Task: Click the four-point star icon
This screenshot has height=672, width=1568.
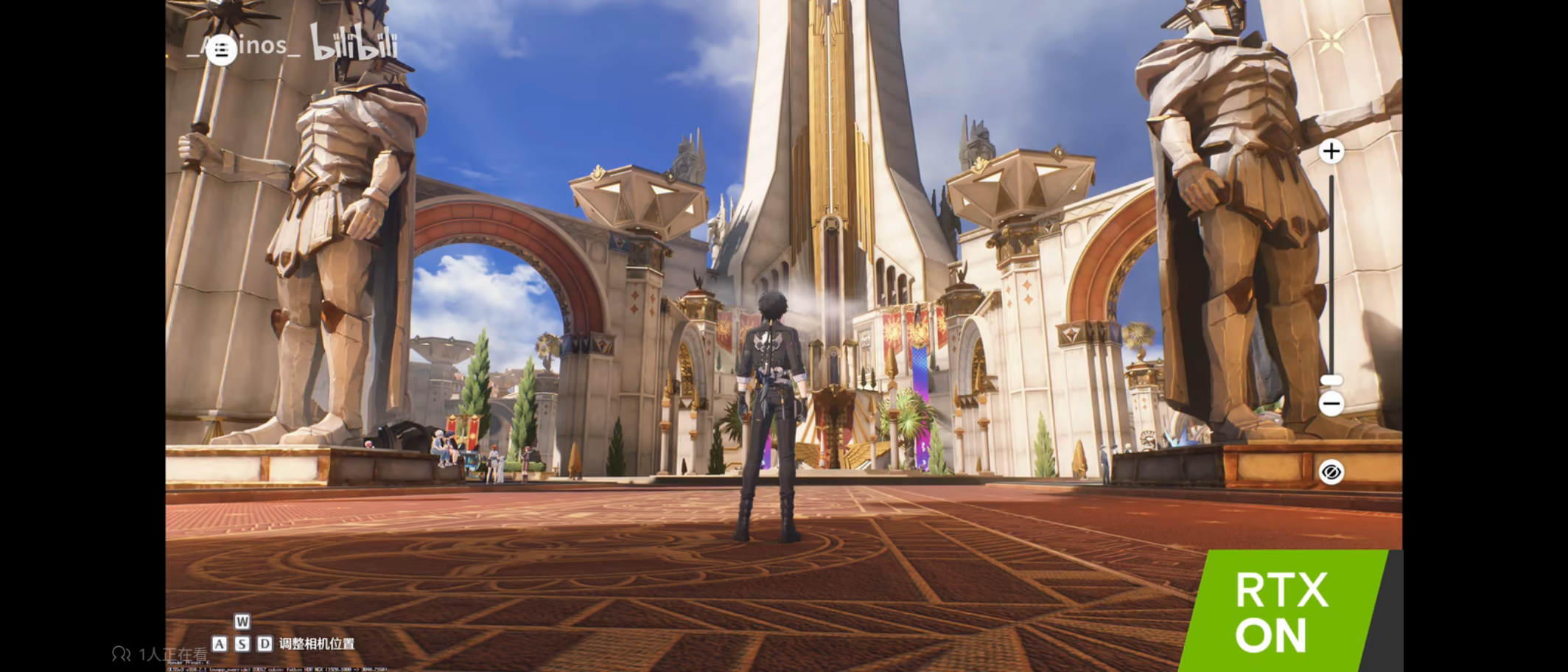Action: pos(1331,41)
